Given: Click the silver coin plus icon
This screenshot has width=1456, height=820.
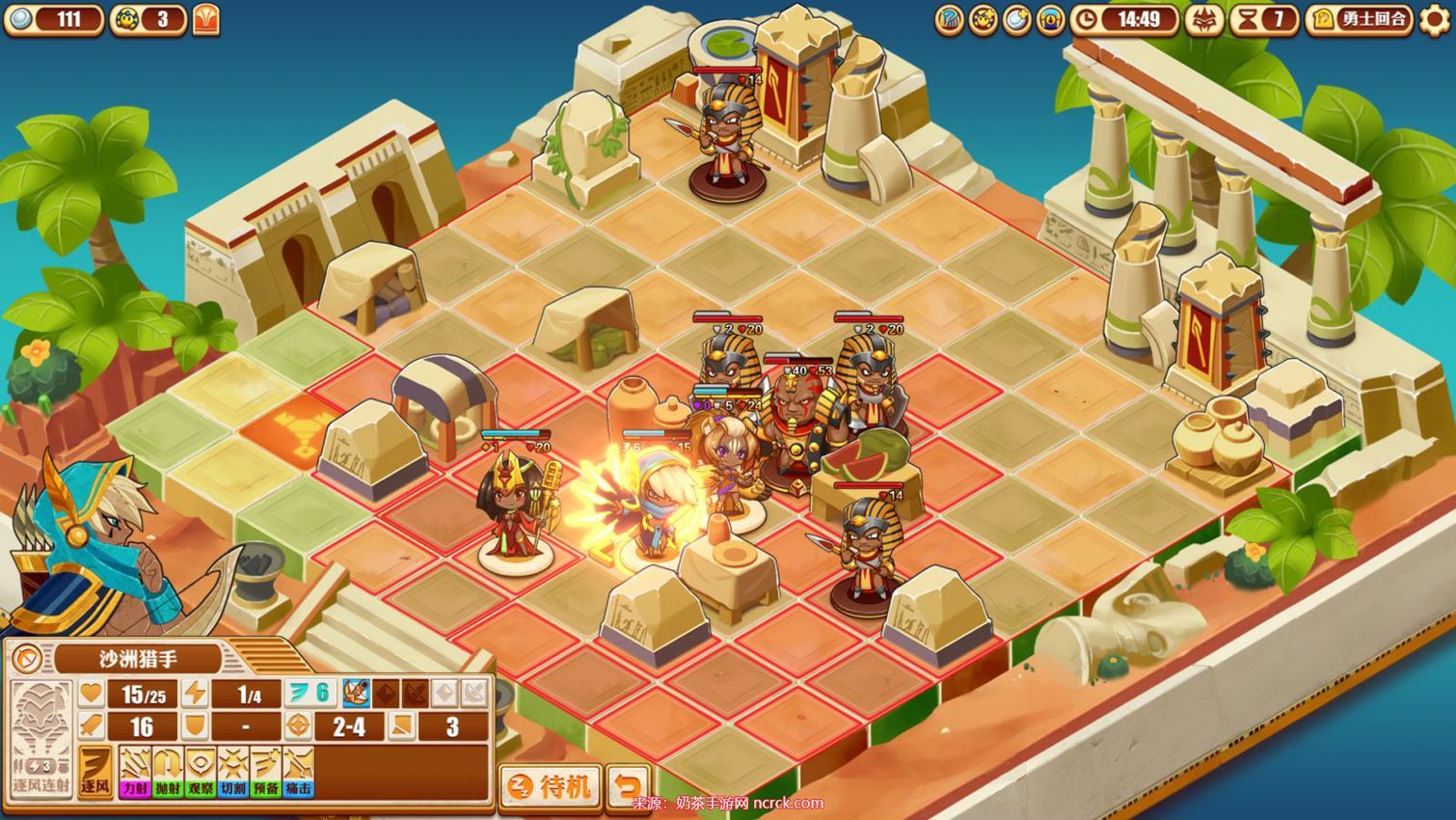Looking at the screenshot, I should tap(1016, 20).
